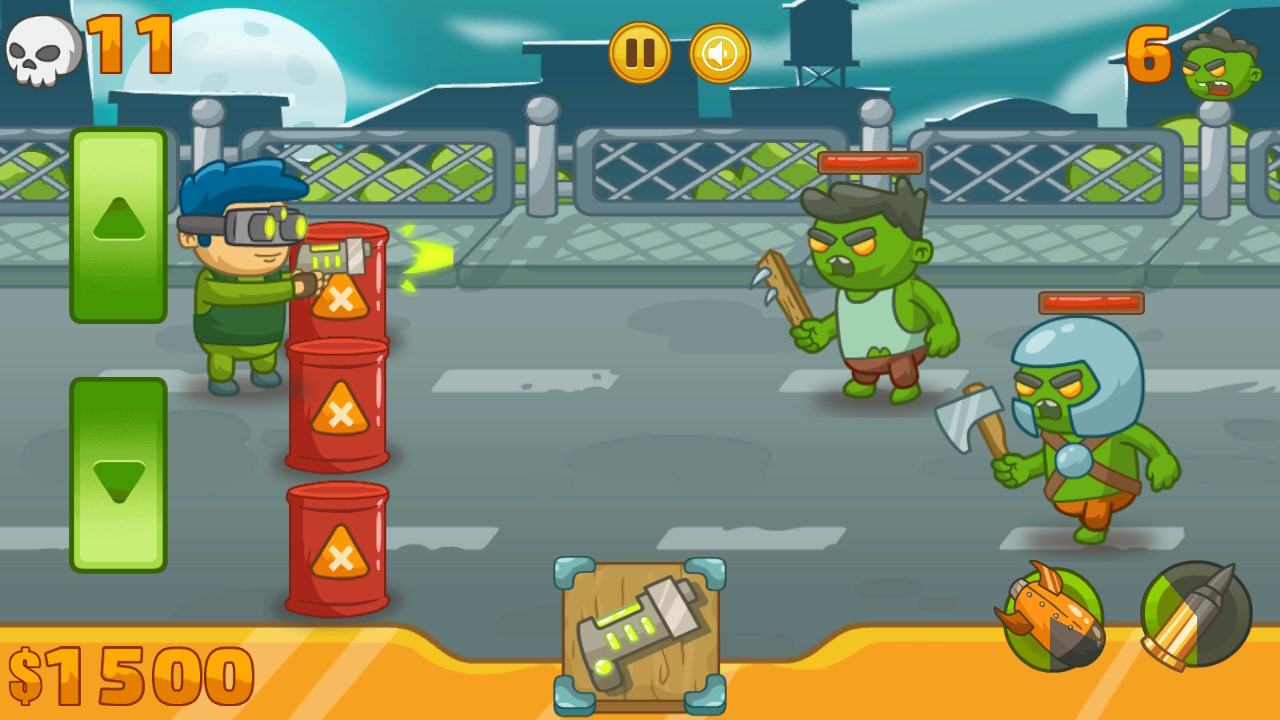Viewport: 1280px width, 720px height.
Task: Click the X icon on the bottom barrel
Action: [x=340, y=560]
